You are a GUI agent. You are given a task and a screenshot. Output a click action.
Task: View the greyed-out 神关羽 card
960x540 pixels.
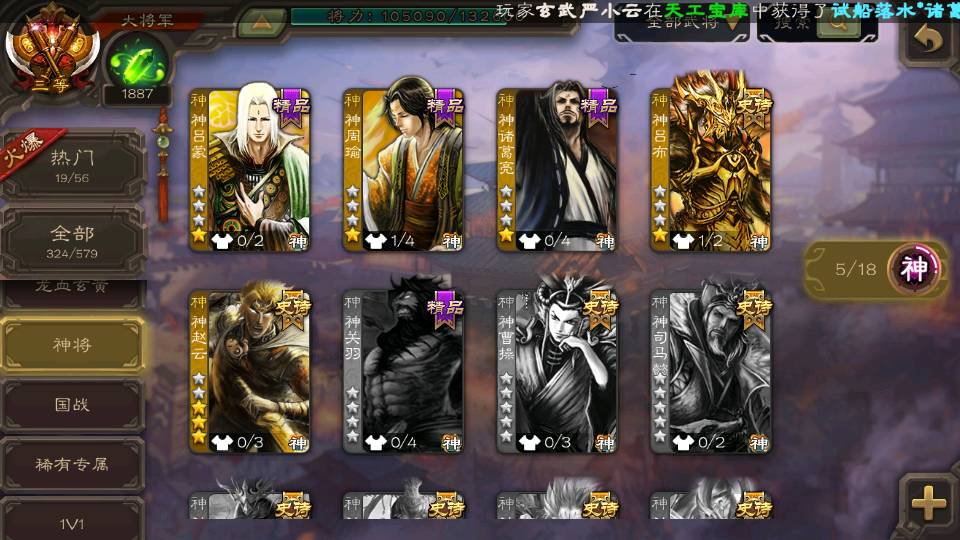[403, 372]
